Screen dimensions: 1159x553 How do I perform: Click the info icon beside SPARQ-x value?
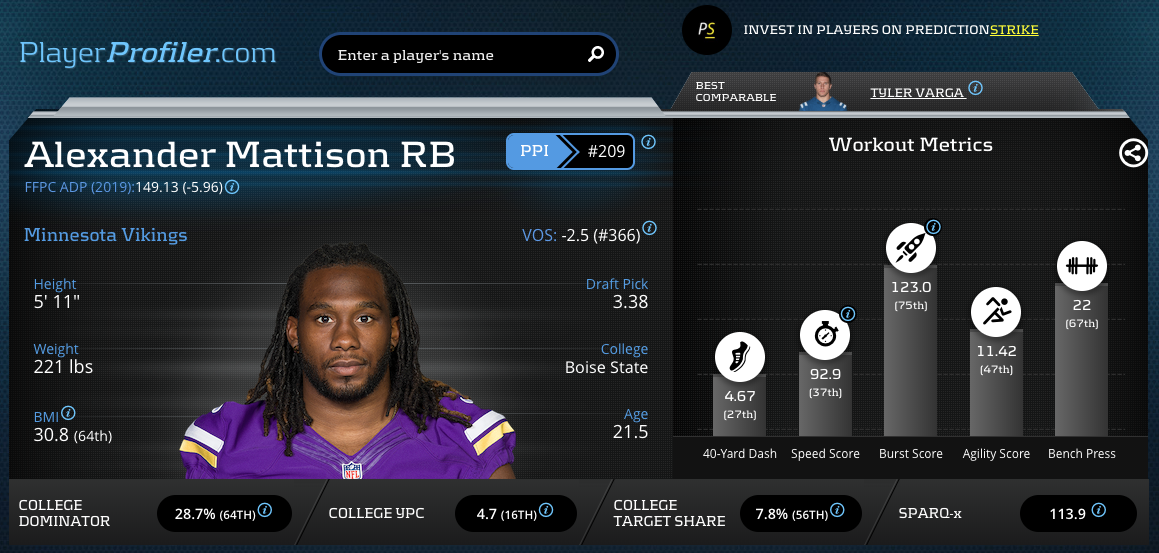point(1099,510)
